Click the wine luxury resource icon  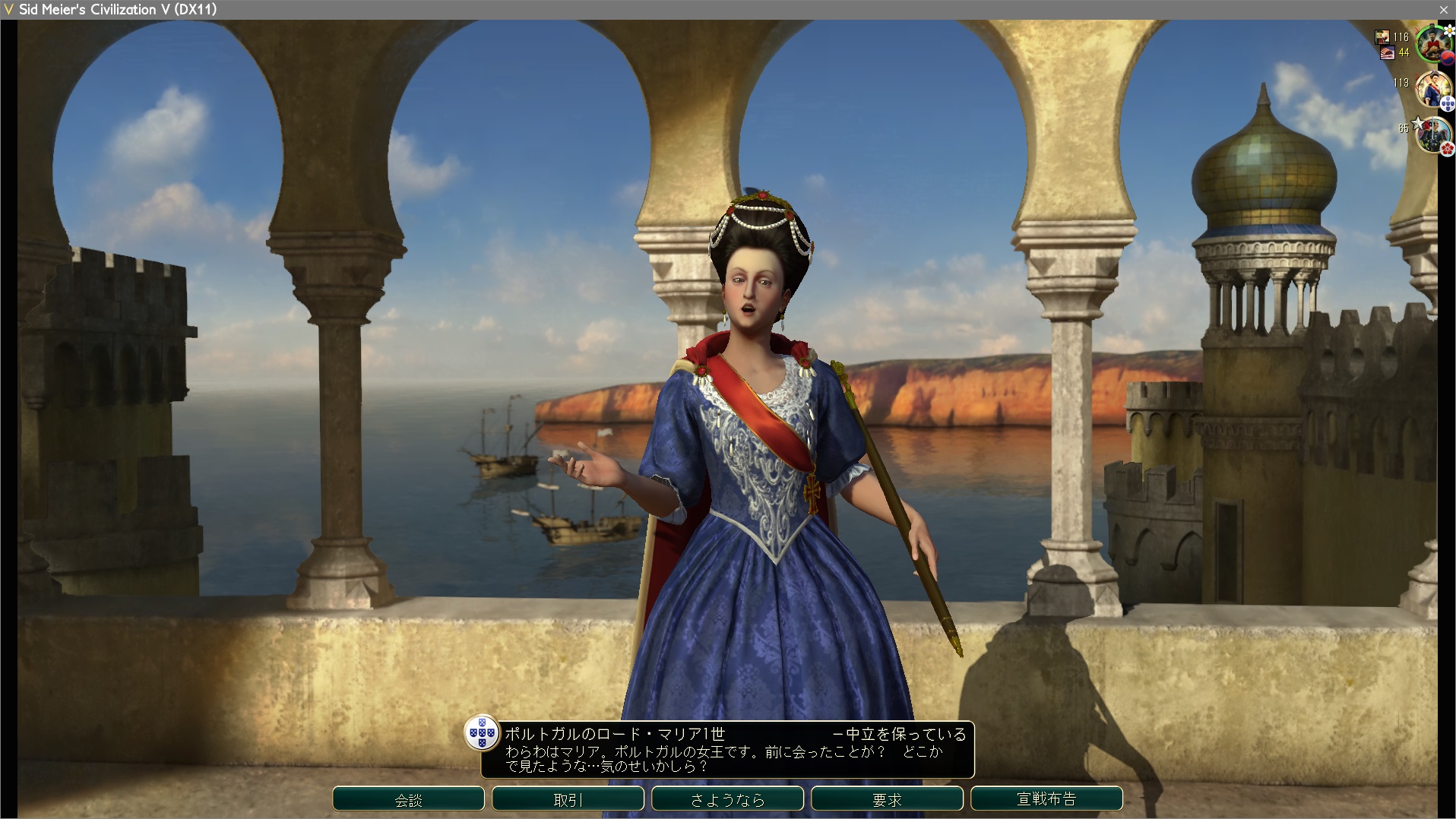point(1382,36)
